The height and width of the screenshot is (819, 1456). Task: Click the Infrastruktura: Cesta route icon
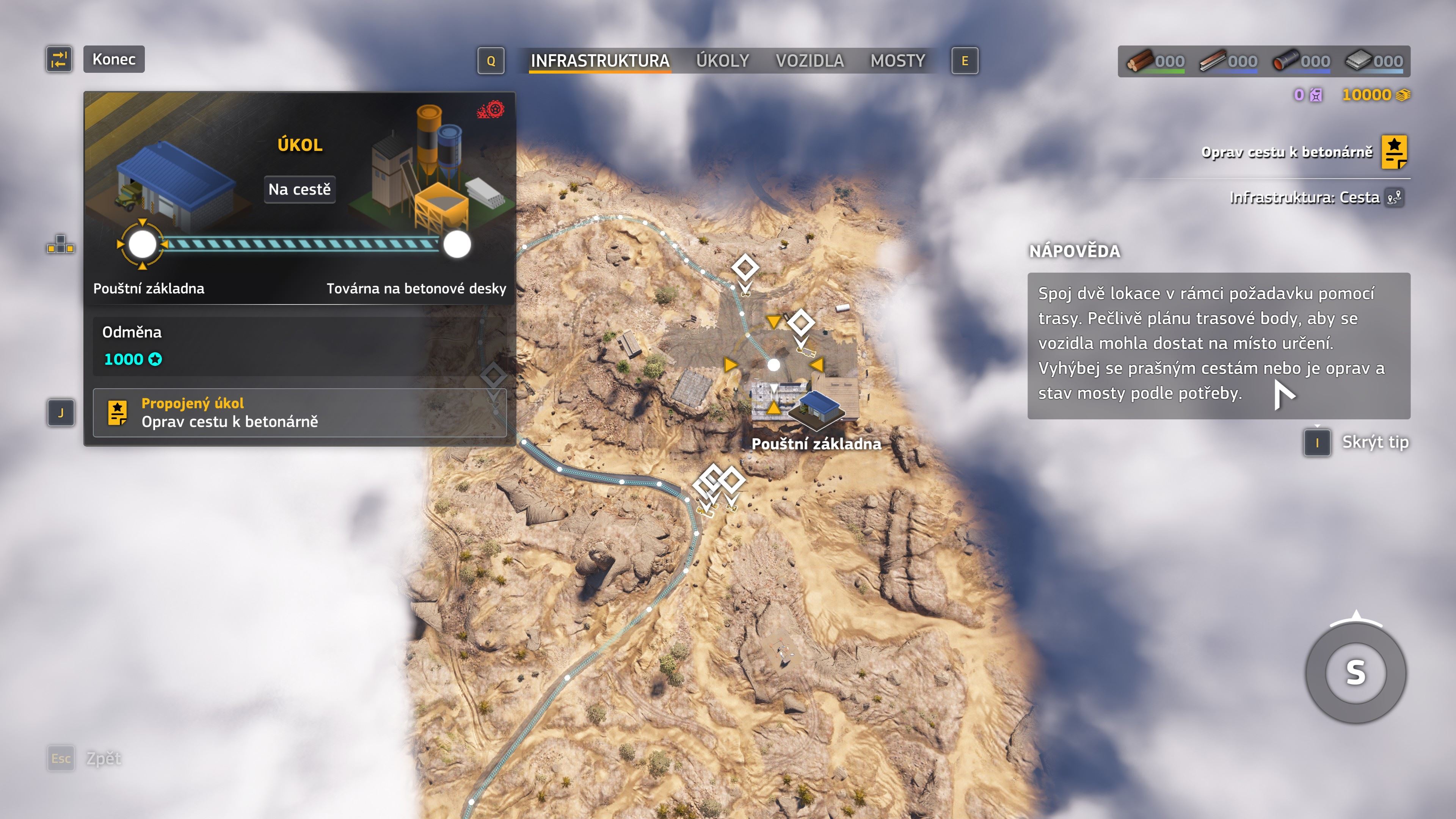tap(1395, 197)
